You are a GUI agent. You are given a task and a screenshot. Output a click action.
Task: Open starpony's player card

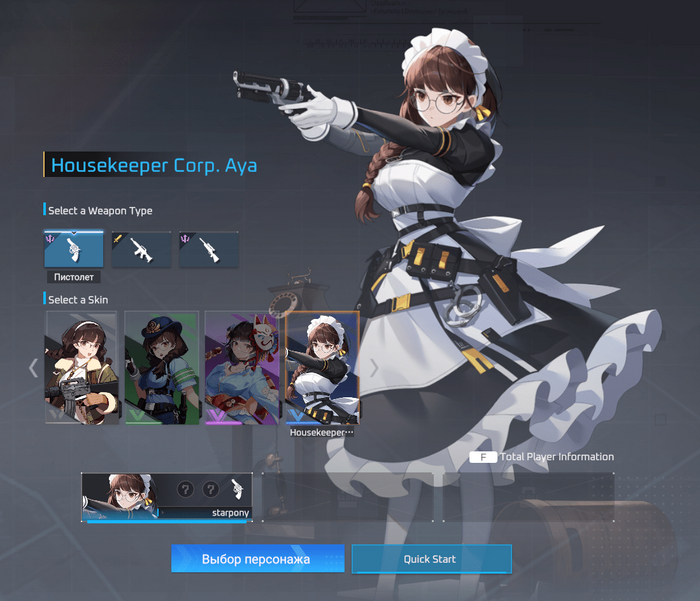coord(166,497)
